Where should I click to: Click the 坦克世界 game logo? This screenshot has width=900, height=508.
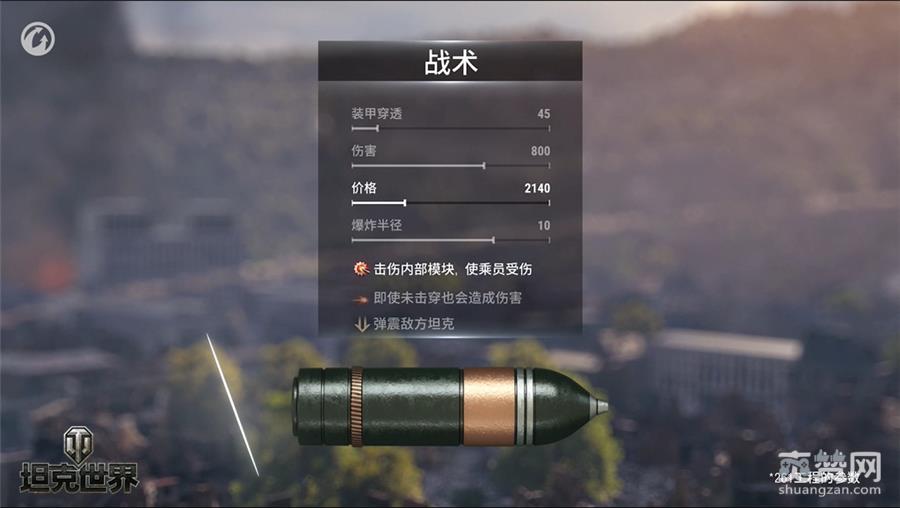pyautogui.click(x=79, y=461)
